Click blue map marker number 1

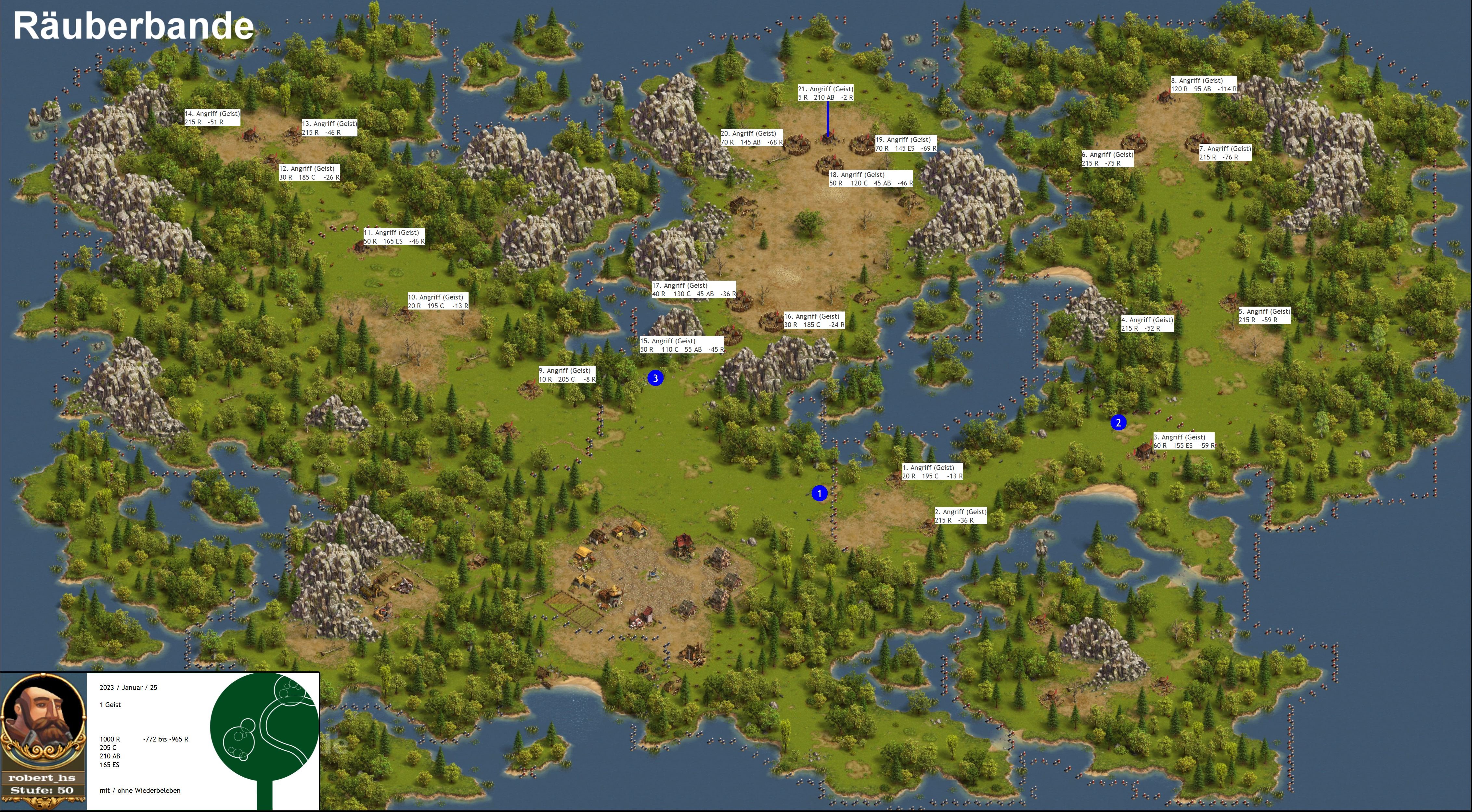tap(820, 493)
